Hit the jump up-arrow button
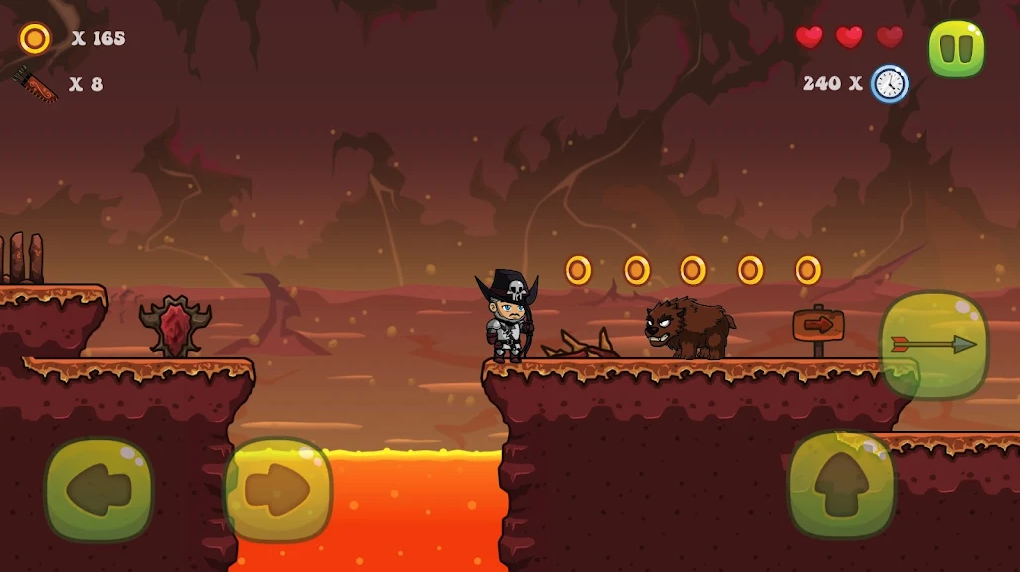 [x=841, y=484]
